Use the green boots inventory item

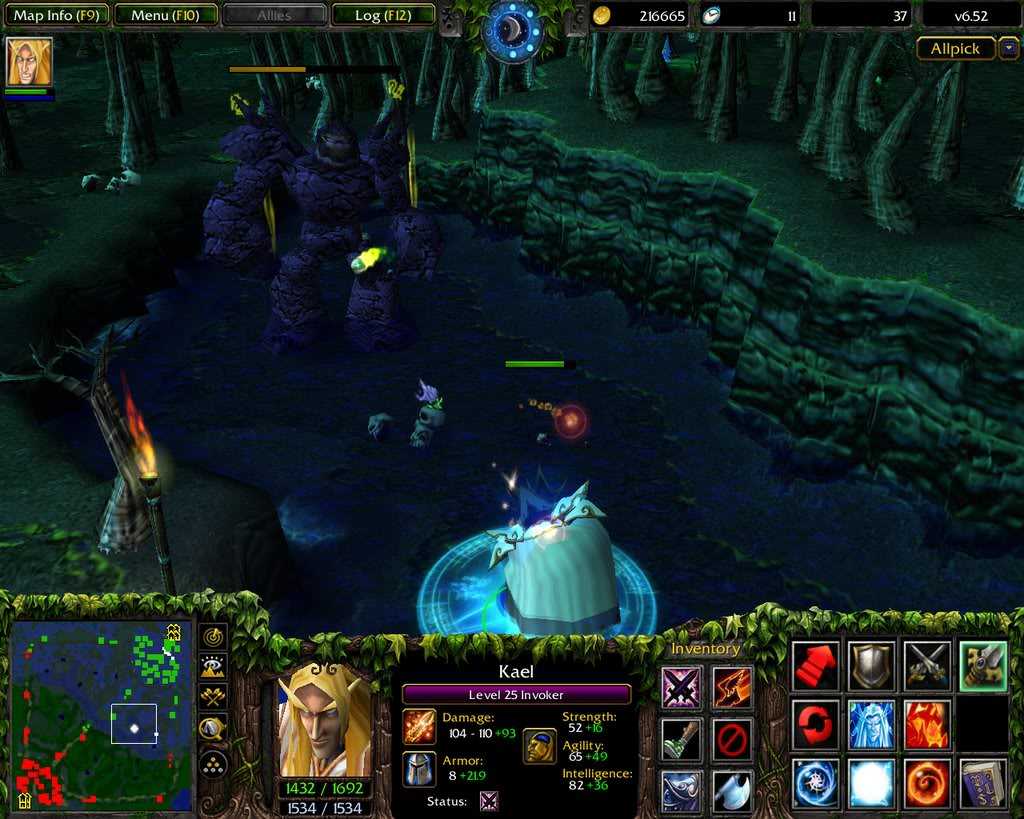681,739
